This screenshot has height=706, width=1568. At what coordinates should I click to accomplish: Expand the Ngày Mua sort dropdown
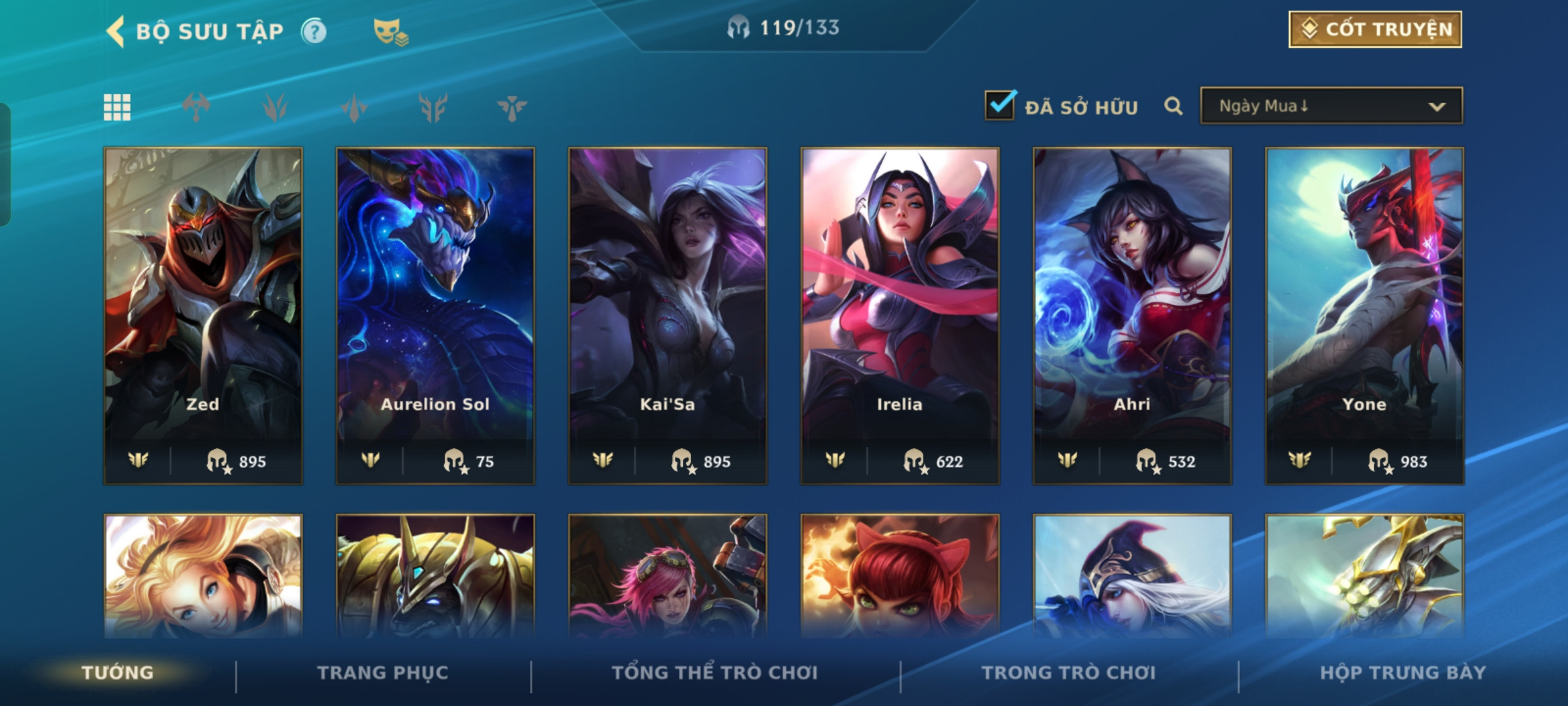pos(1331,106)
